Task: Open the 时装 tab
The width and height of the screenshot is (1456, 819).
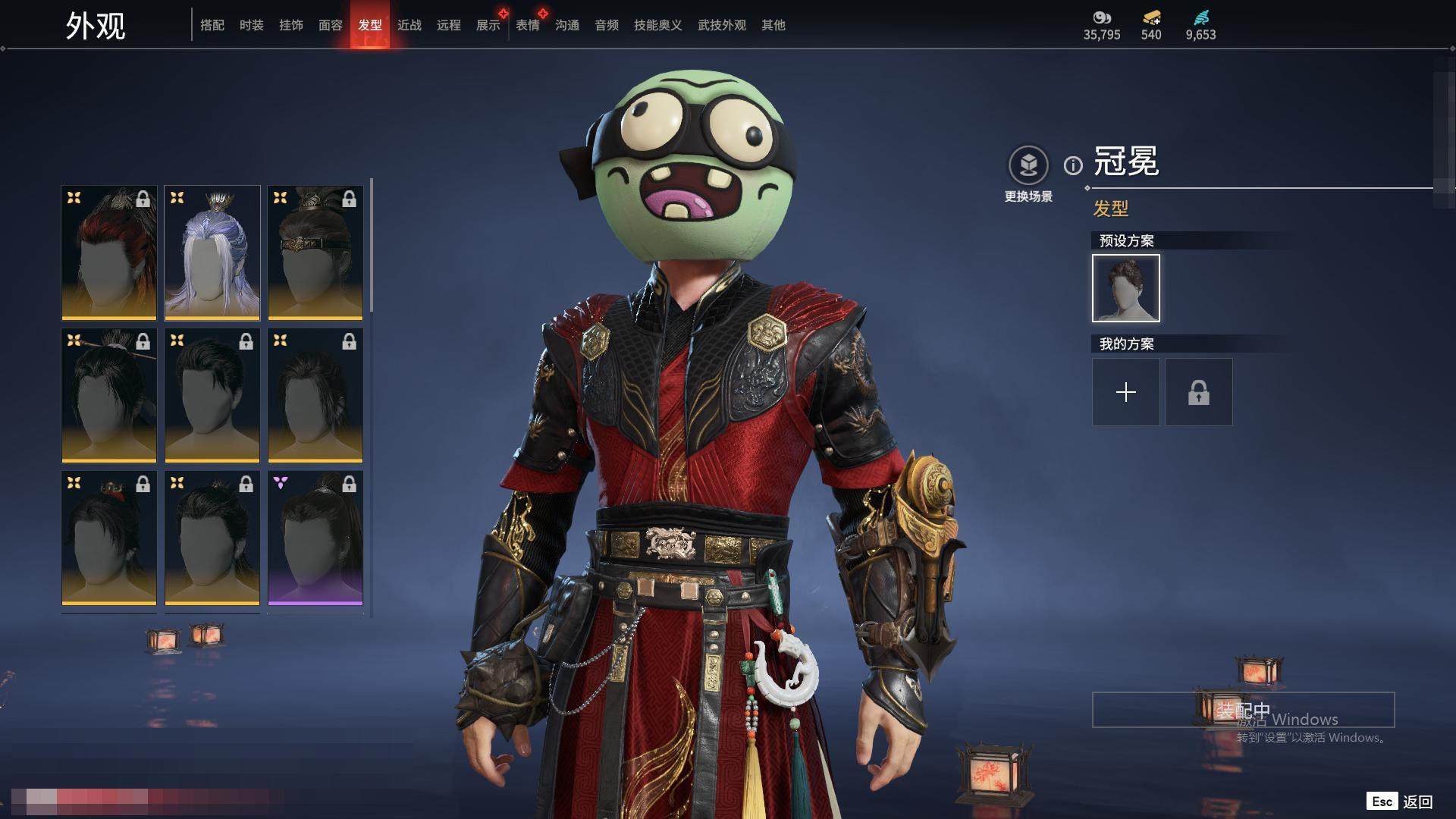Action: (x=252, y=25)
